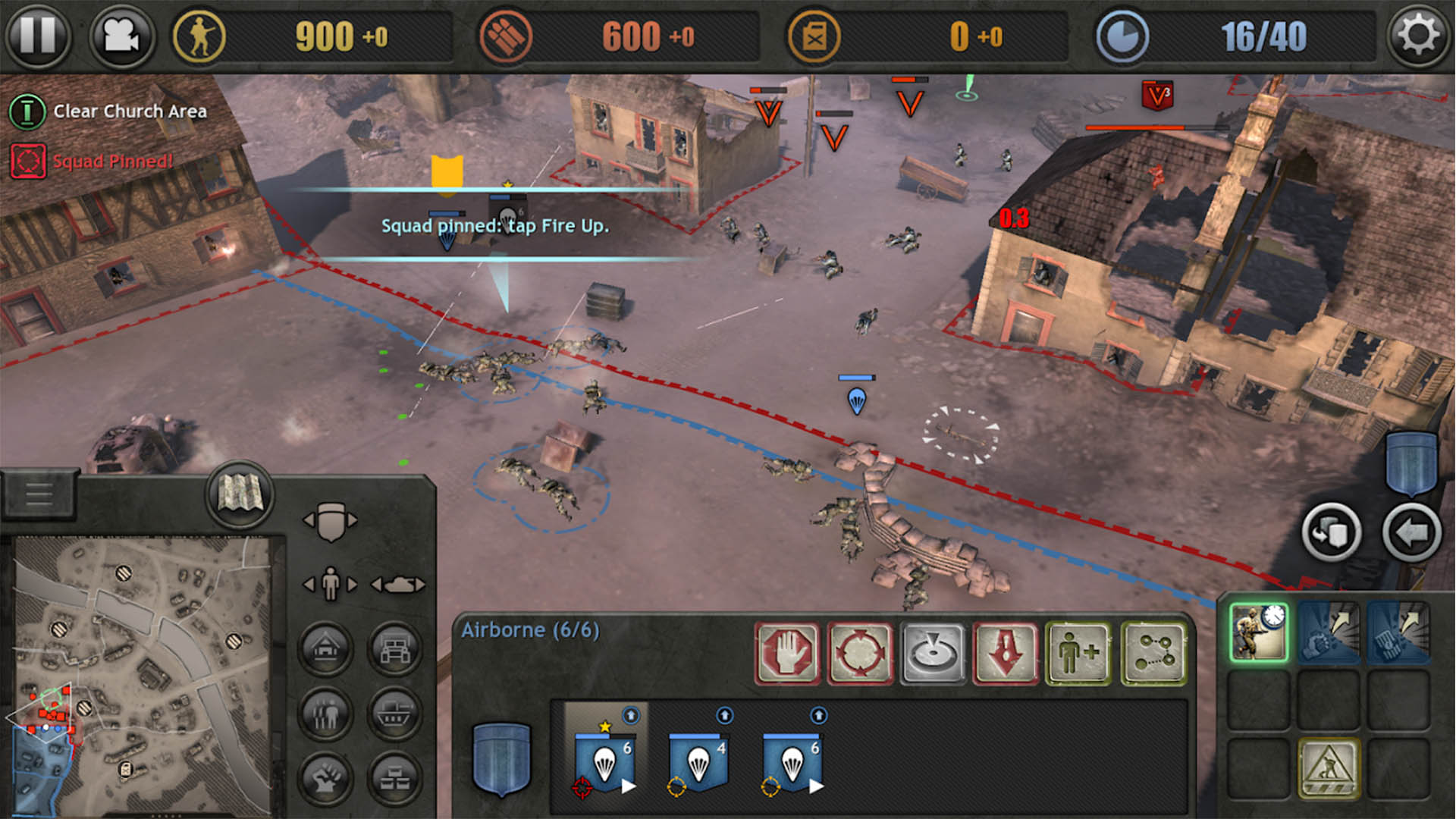
Task: Select all vehicles with the tank button
Action: click(398, 584)
